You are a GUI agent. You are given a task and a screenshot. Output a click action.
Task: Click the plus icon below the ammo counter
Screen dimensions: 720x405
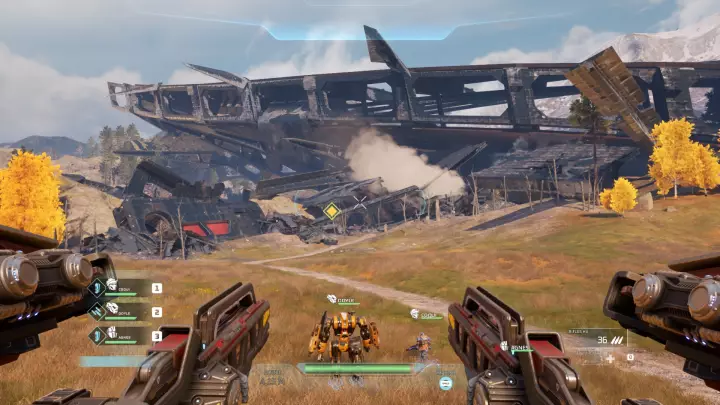[610, 358]
